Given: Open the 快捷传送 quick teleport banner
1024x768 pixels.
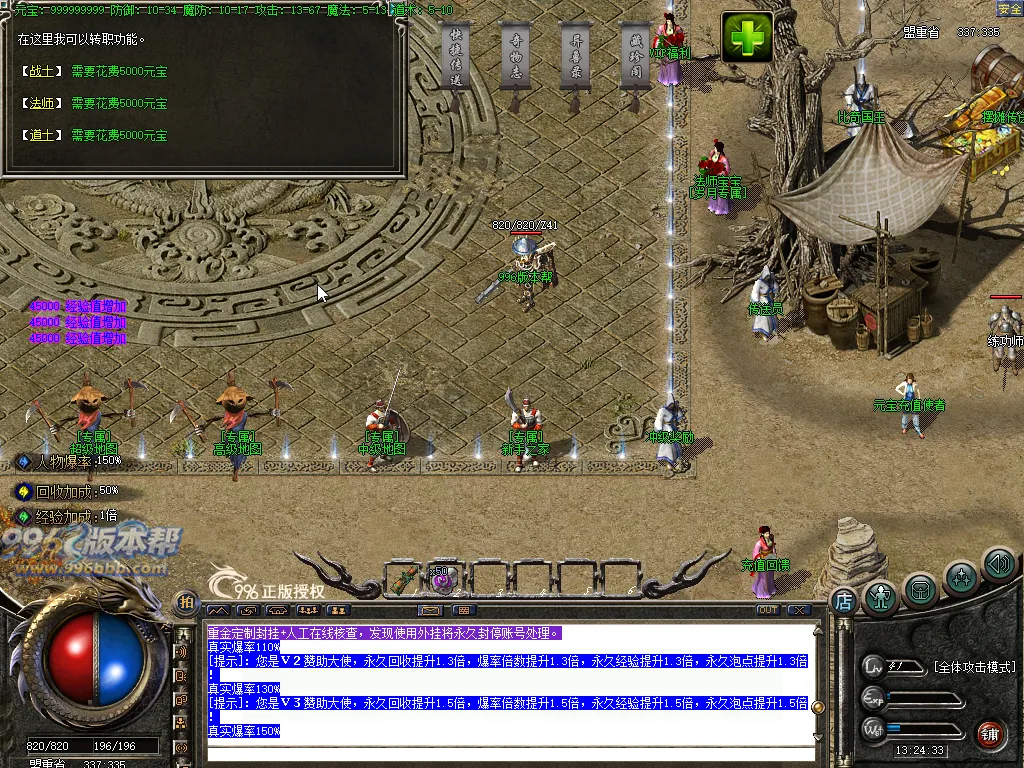Looking at the screenshot, I should [456, 56].
